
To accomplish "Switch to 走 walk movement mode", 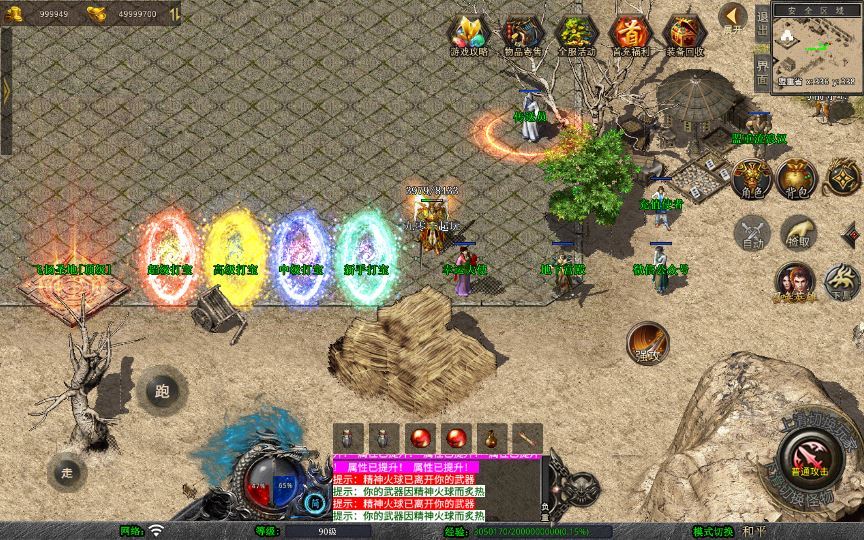I will 68,472.
